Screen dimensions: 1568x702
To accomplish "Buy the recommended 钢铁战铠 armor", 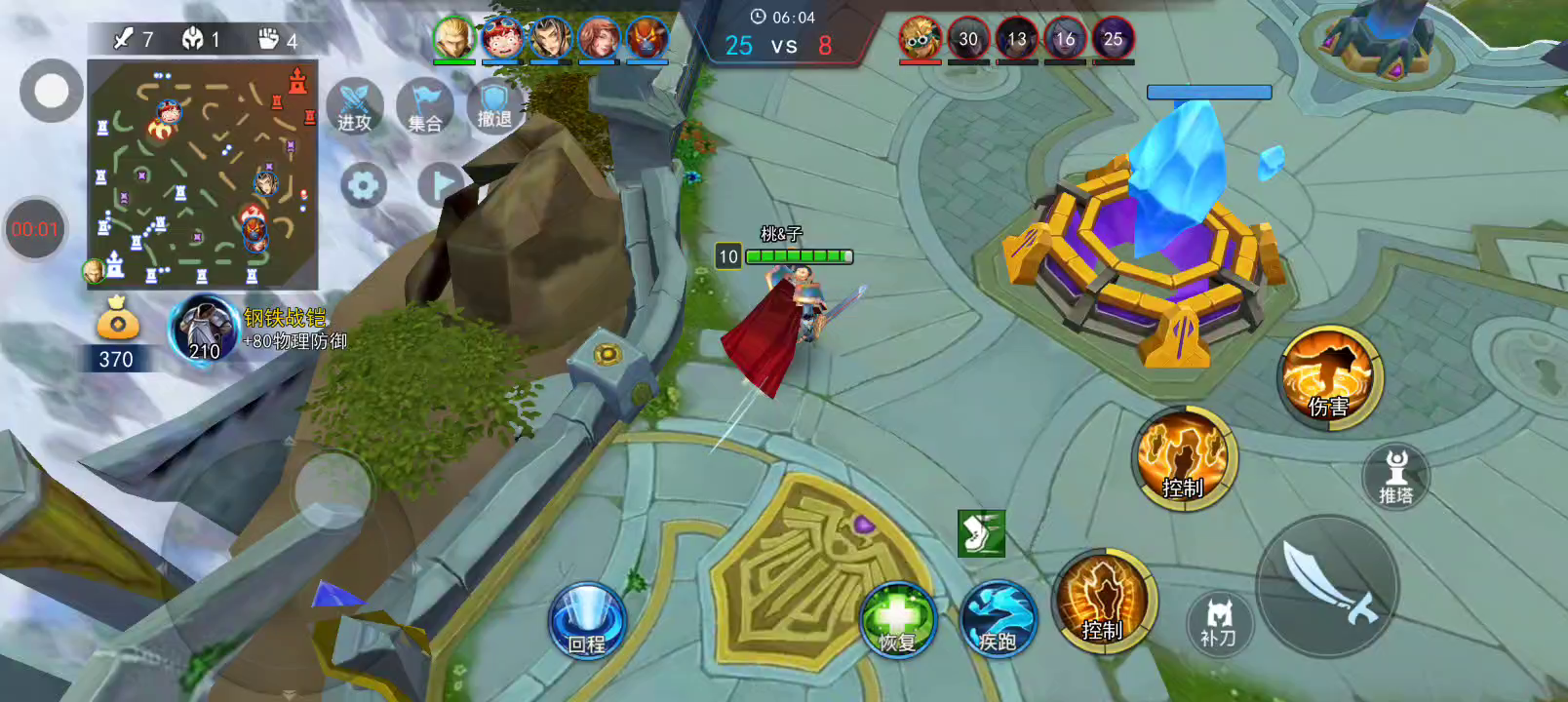I will pos(205,330).
